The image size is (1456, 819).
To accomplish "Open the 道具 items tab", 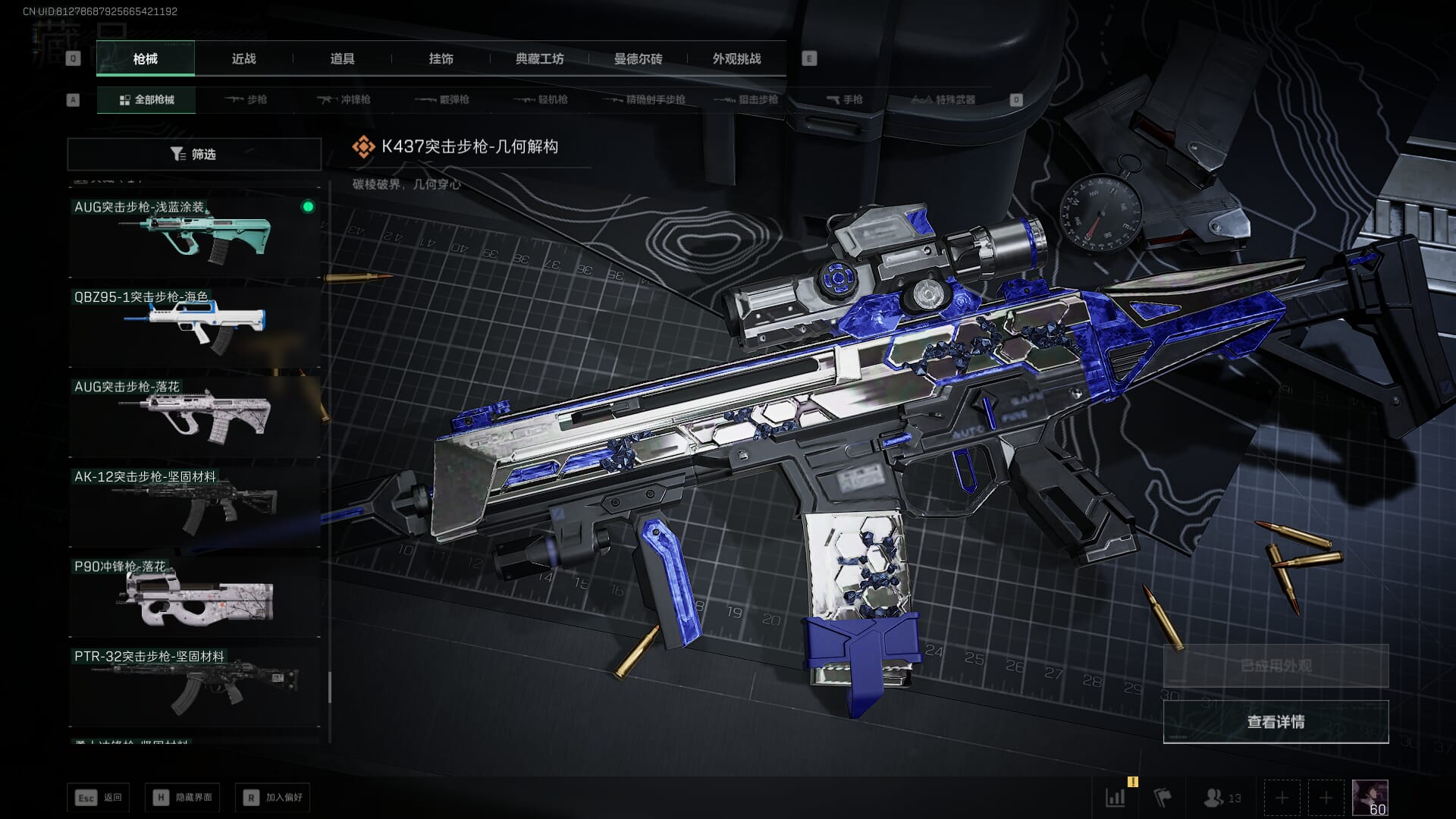I will pyautogui.click(x=342, y=58).
